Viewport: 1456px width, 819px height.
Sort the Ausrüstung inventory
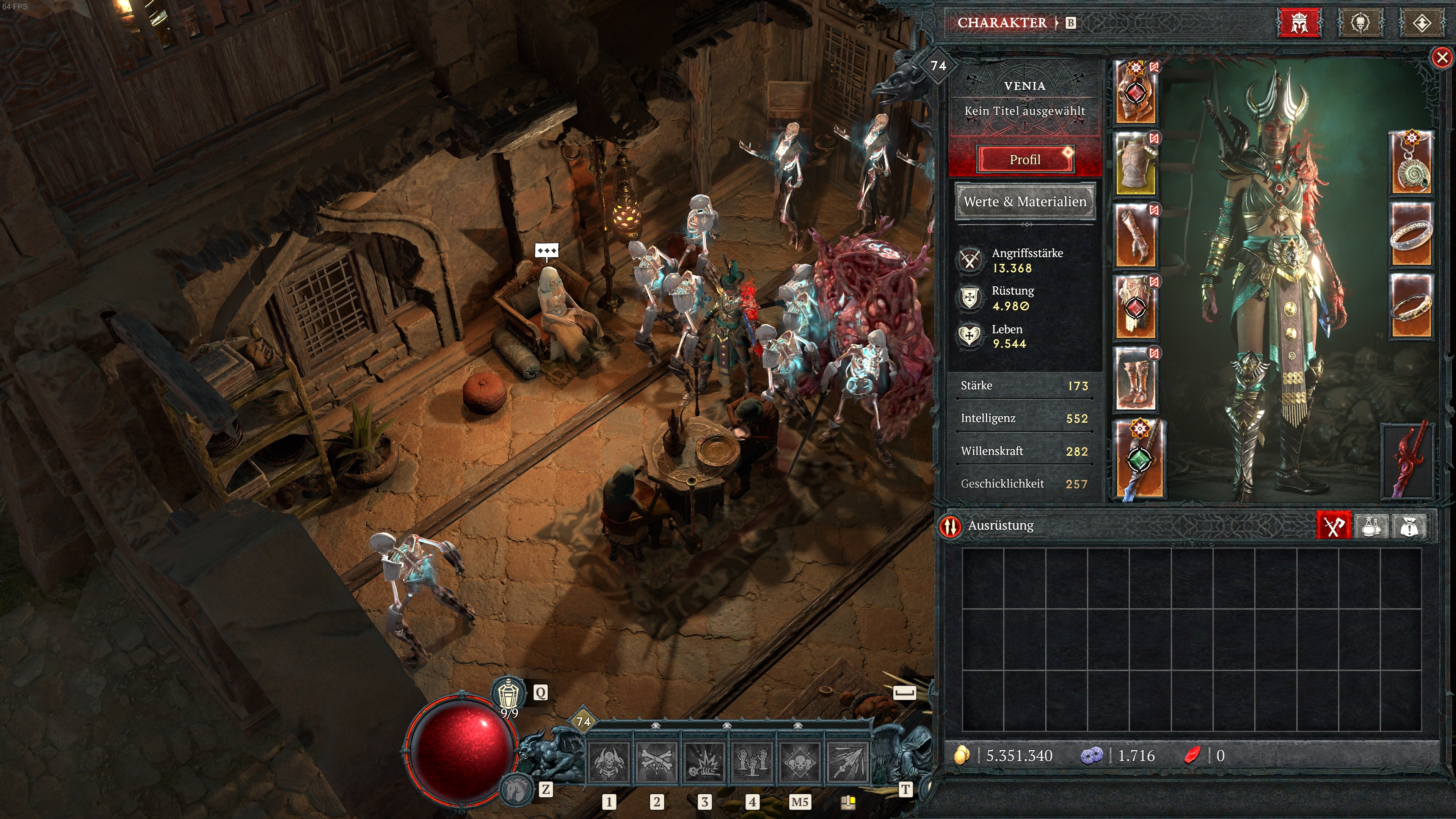pos(951,526)
